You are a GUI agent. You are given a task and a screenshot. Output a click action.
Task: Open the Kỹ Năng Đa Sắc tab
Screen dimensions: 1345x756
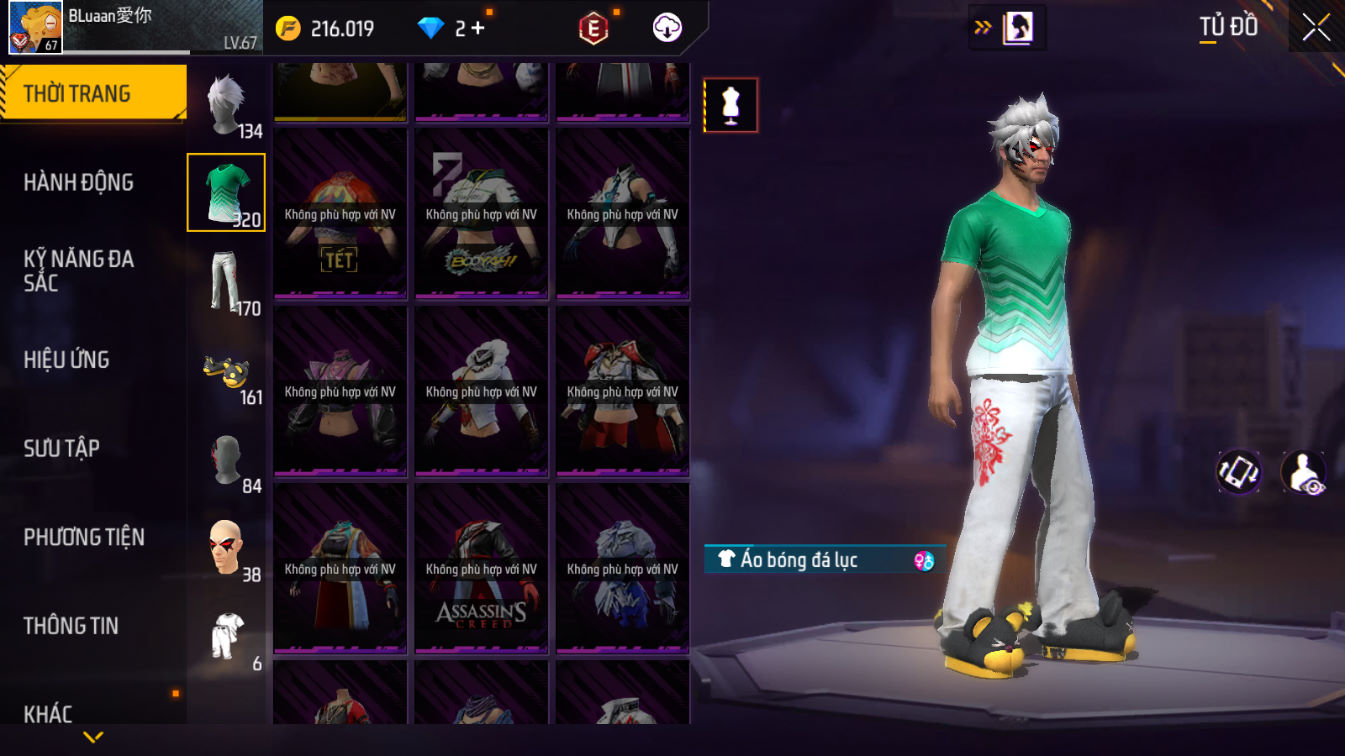[x=79, y=271]
